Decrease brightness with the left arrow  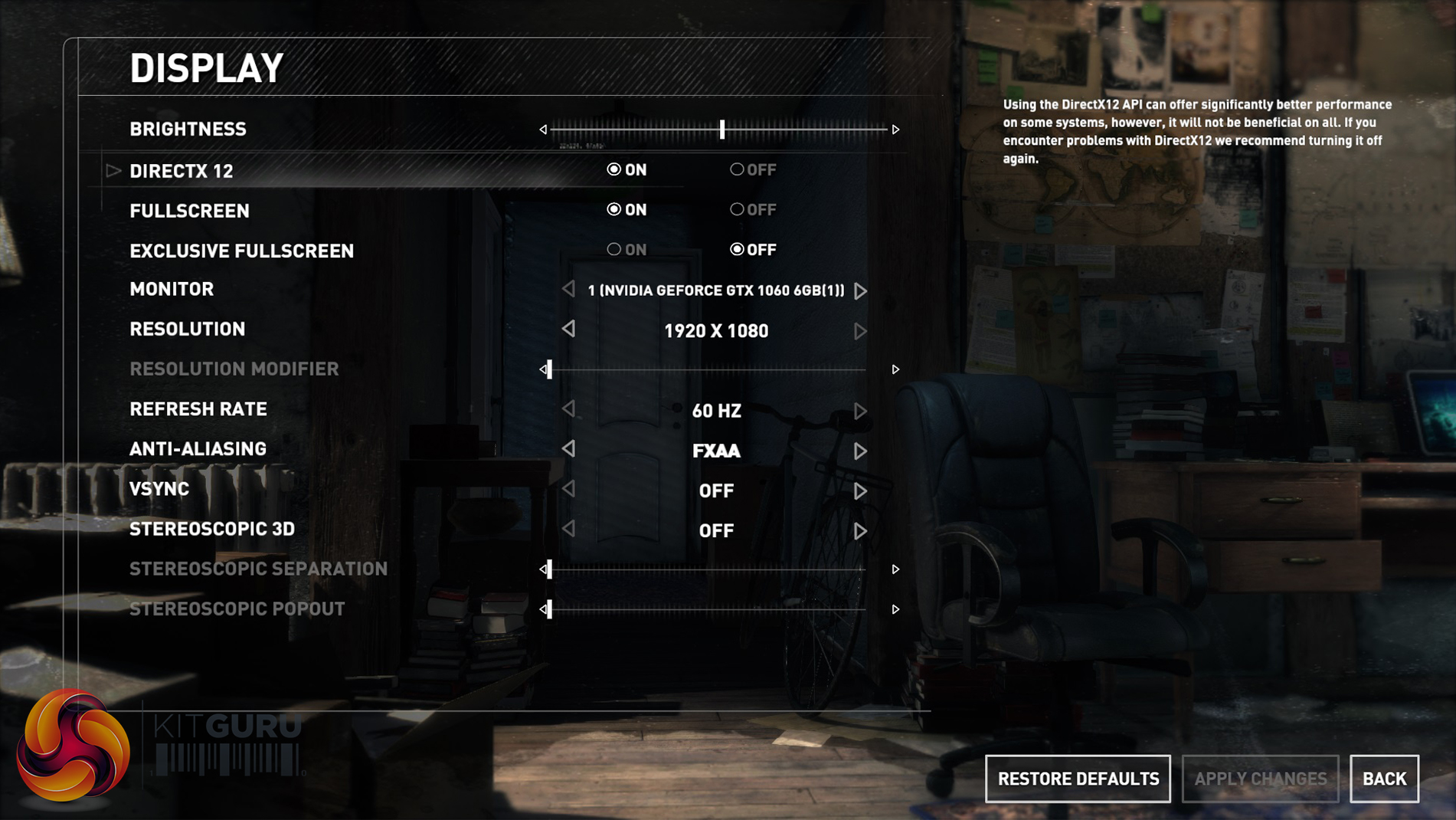click(543, 130)
